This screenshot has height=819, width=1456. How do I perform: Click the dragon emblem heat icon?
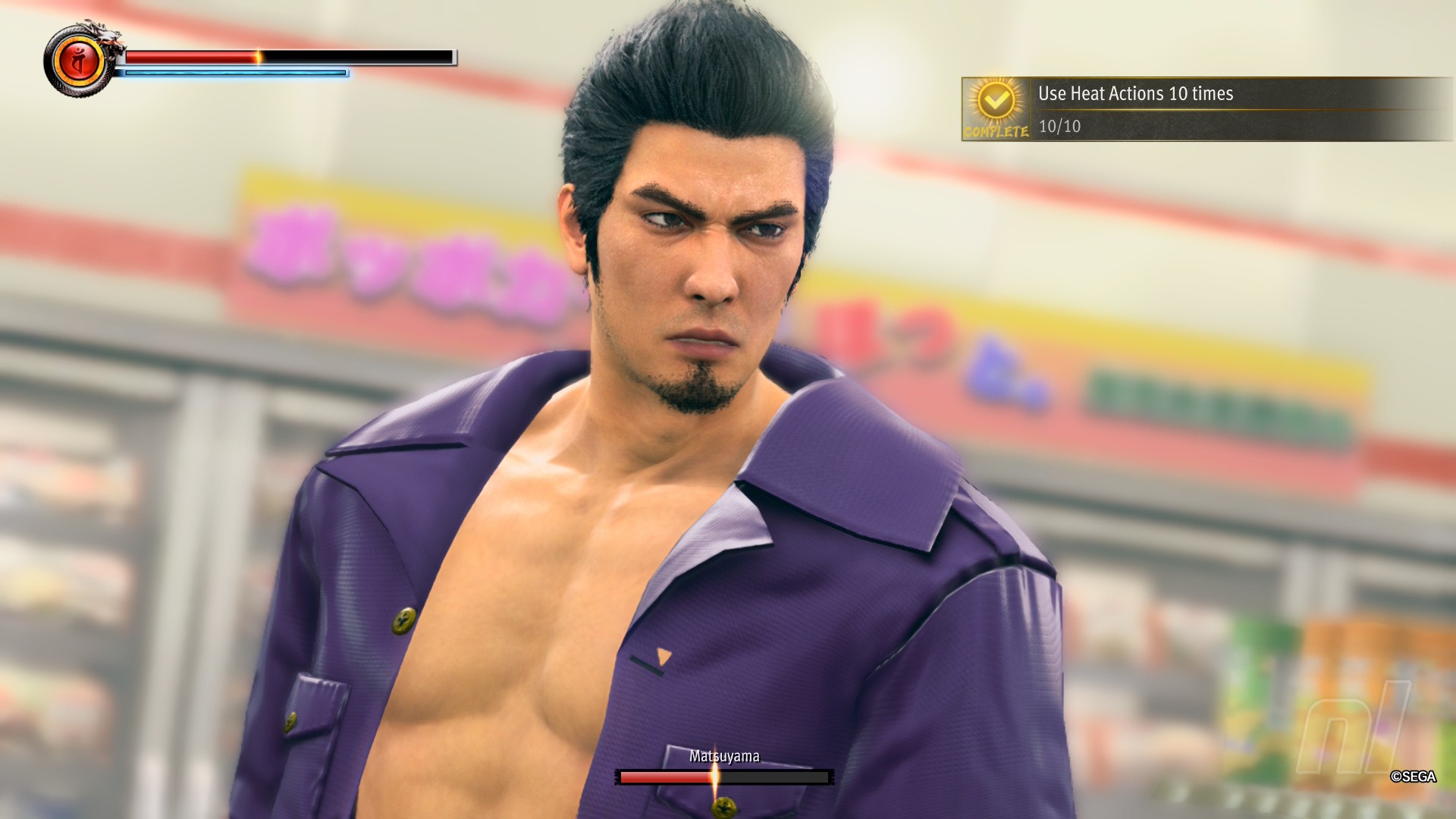(78, 61)
